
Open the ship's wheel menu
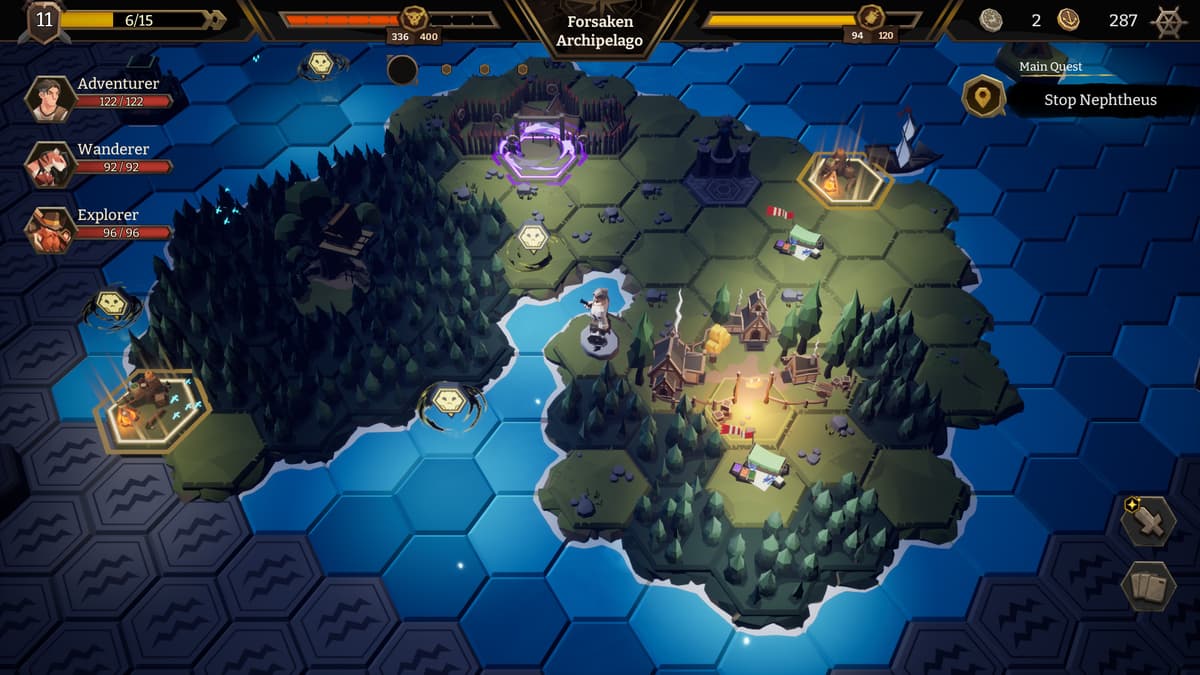point(1168,21)
